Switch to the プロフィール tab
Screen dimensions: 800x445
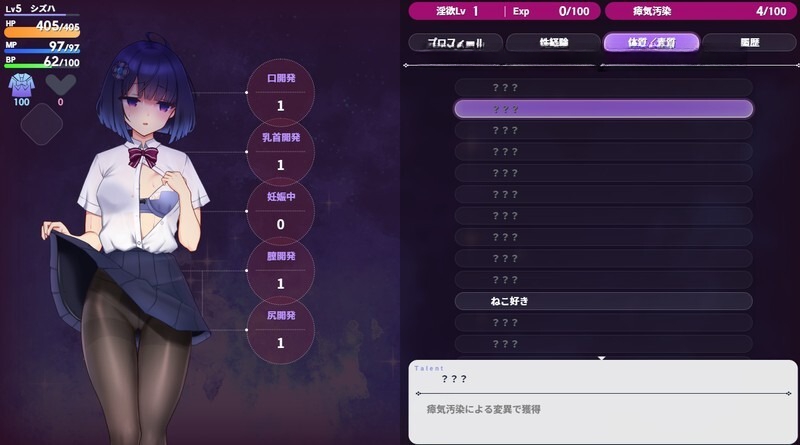pos(455,42)
